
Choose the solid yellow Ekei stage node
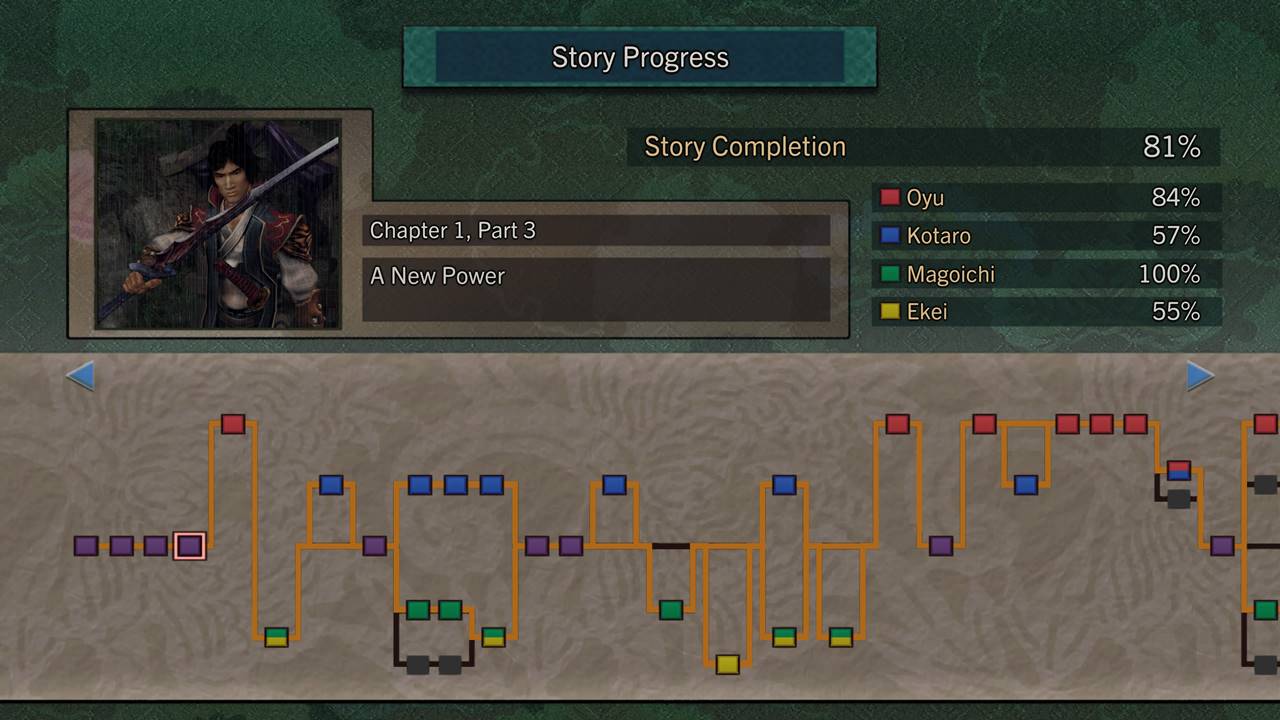(727, 664)
